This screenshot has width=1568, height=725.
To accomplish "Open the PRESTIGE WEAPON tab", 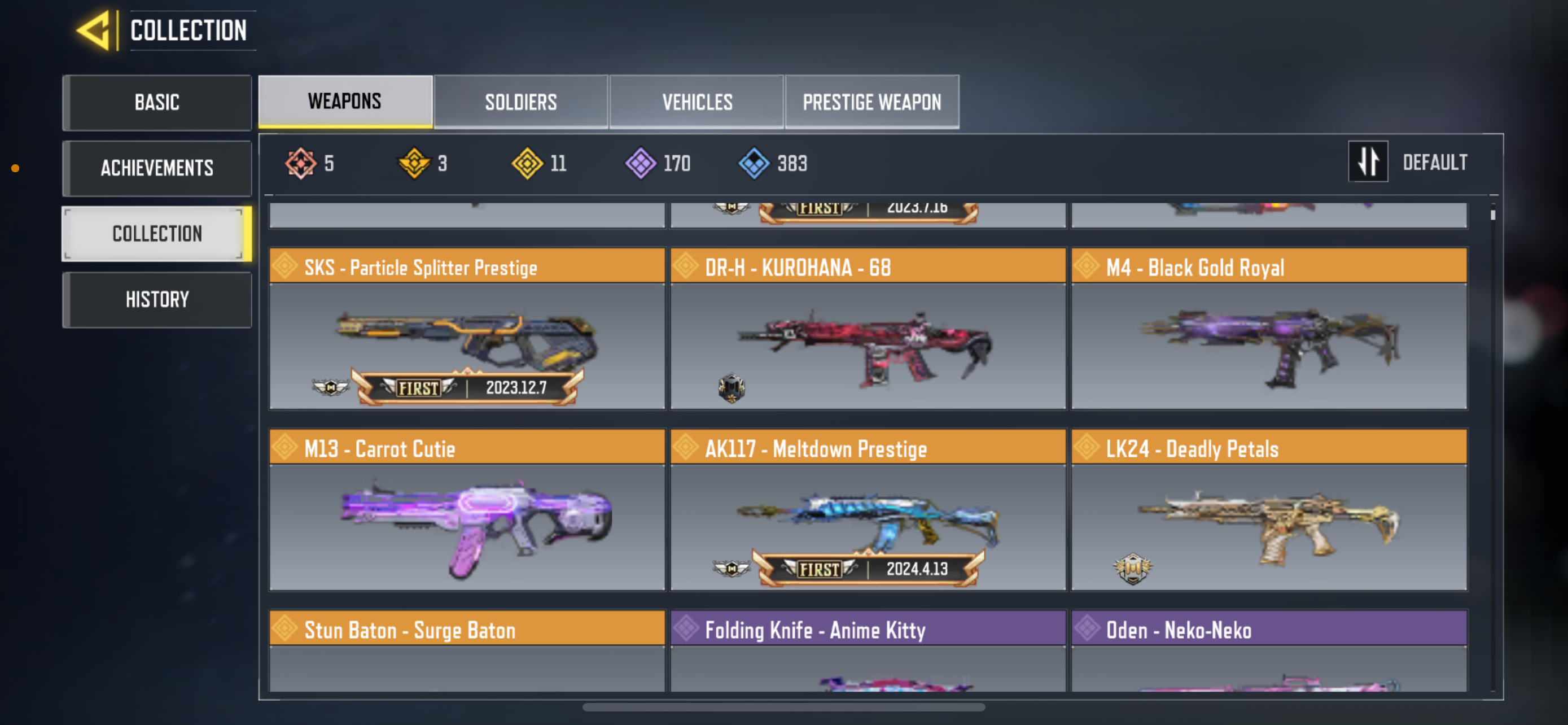I will point(872,102).
